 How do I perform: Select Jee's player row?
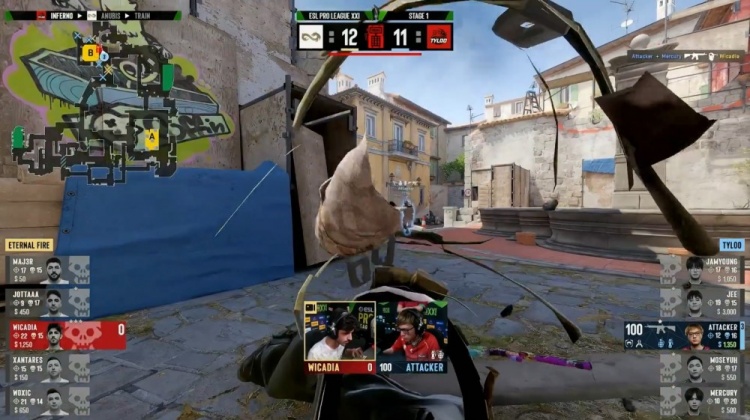pos(702,302)
